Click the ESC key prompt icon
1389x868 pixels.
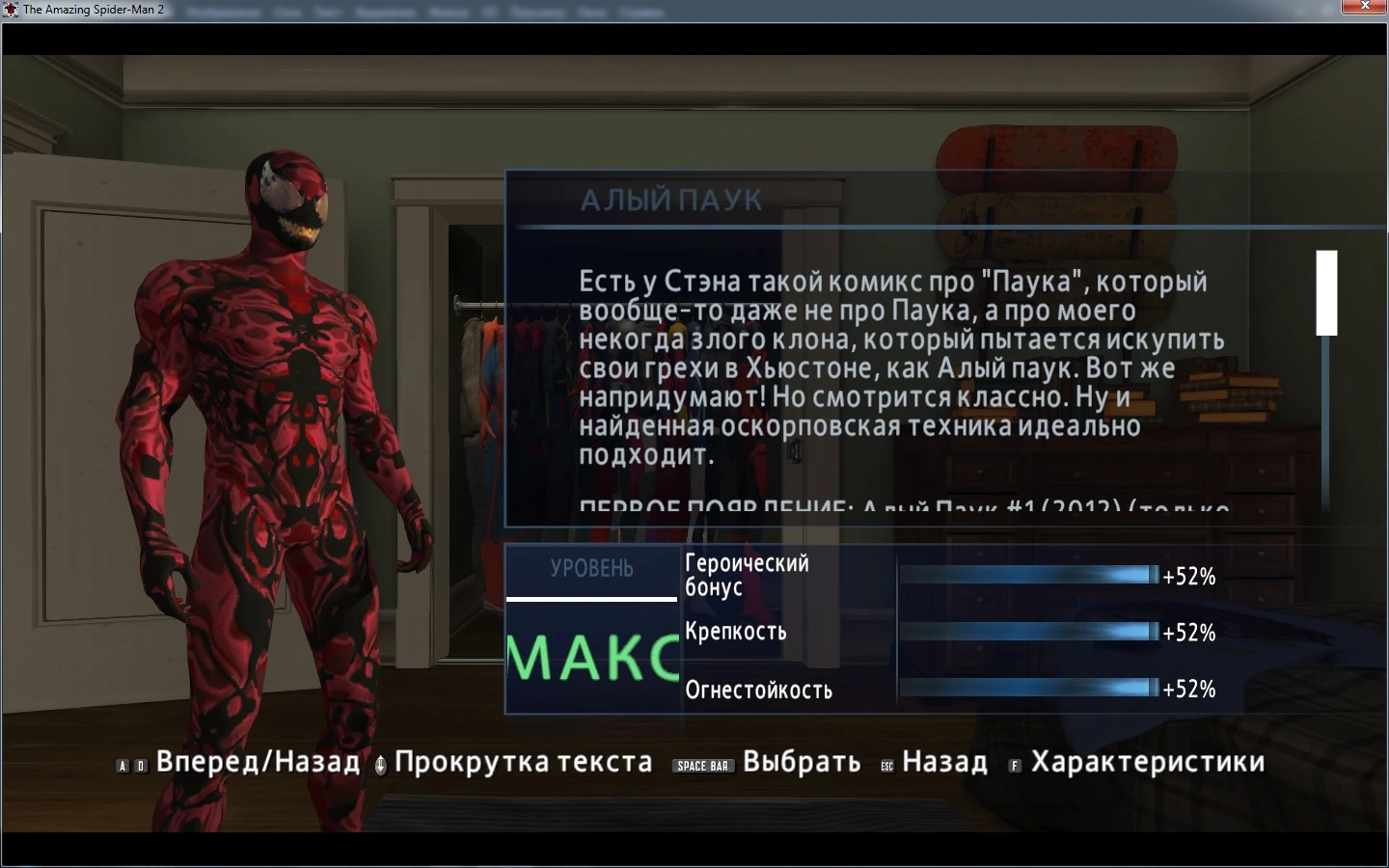(x=887, y=763)
